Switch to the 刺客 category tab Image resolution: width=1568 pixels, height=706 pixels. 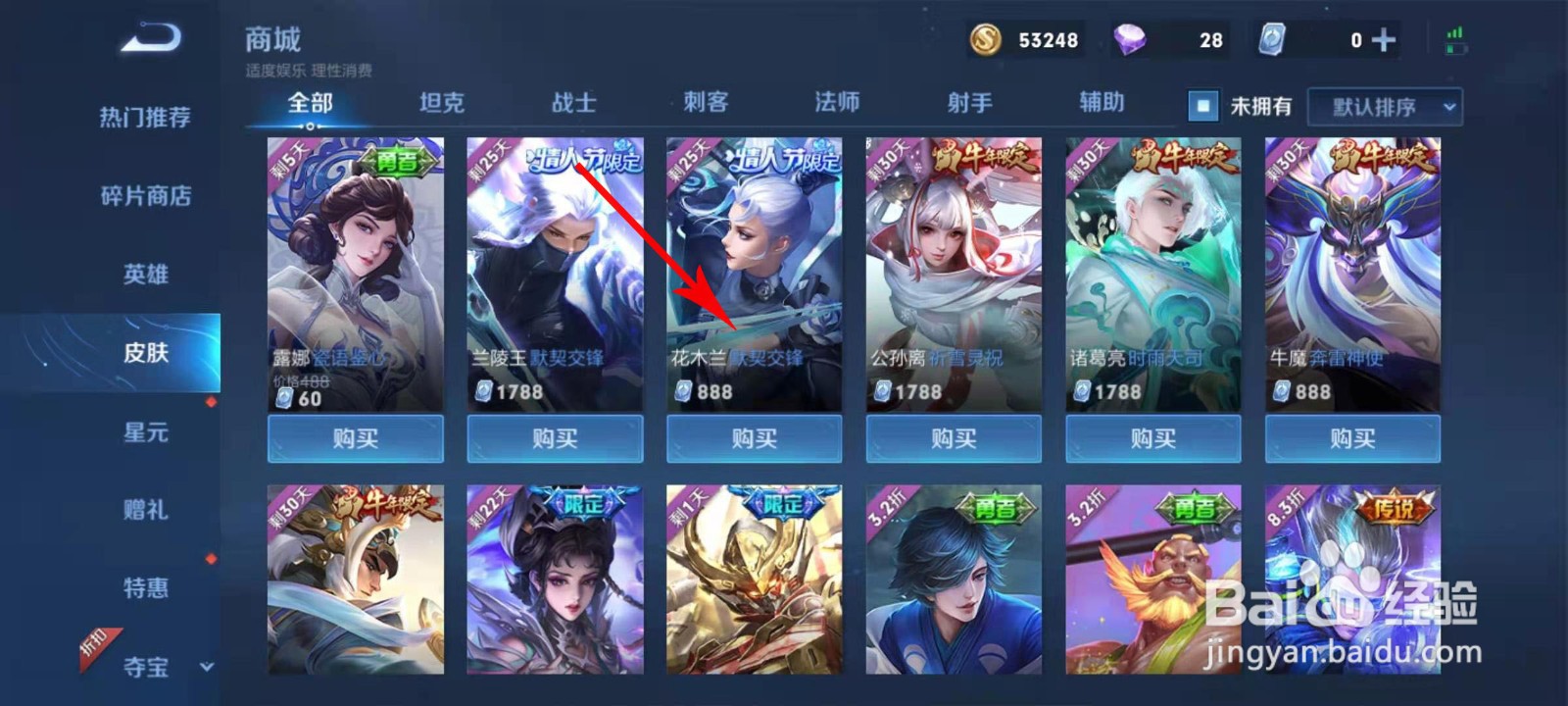pyautogui.click(x=707, y=102)
